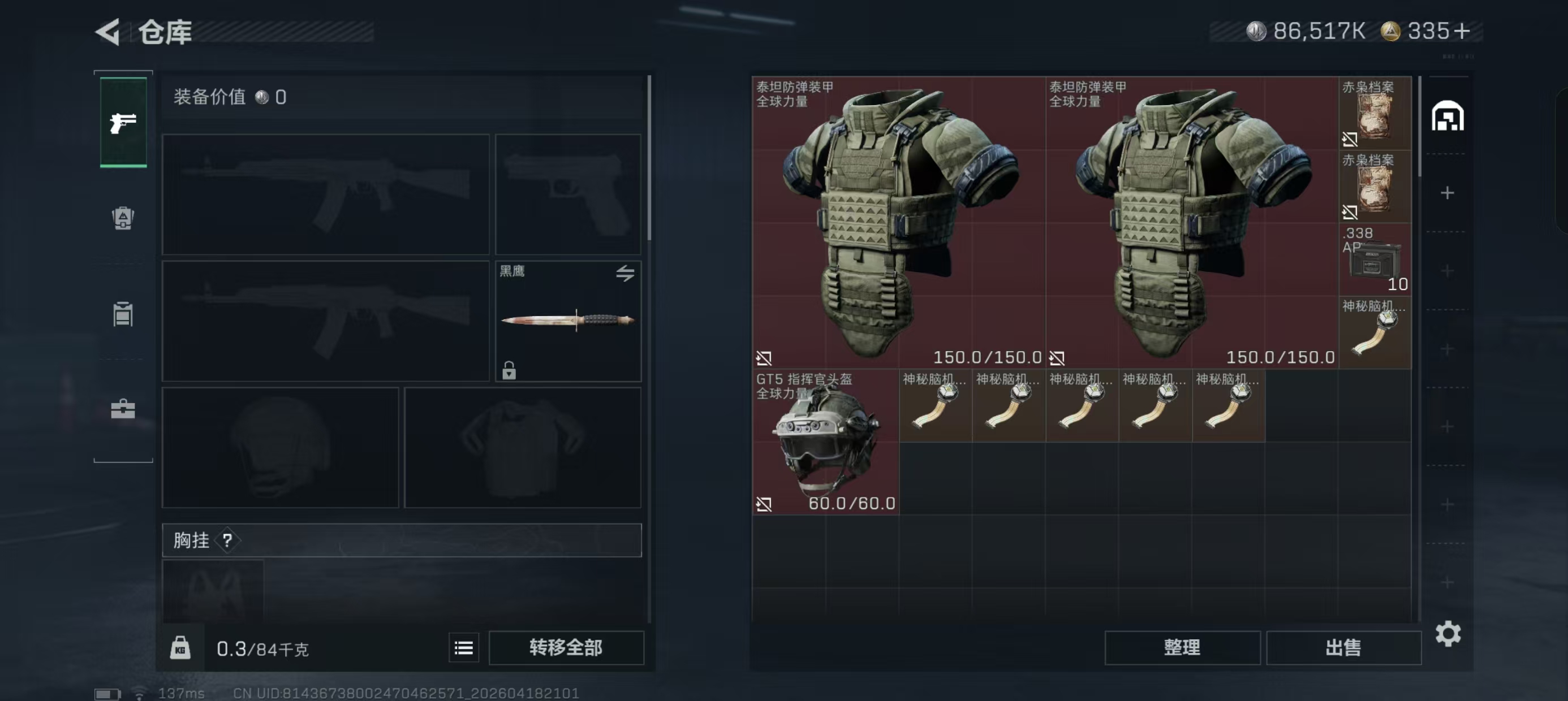Go back using the arrow beside 仓库
This screenshot has height=701, width=1568.
pos(109,32)
